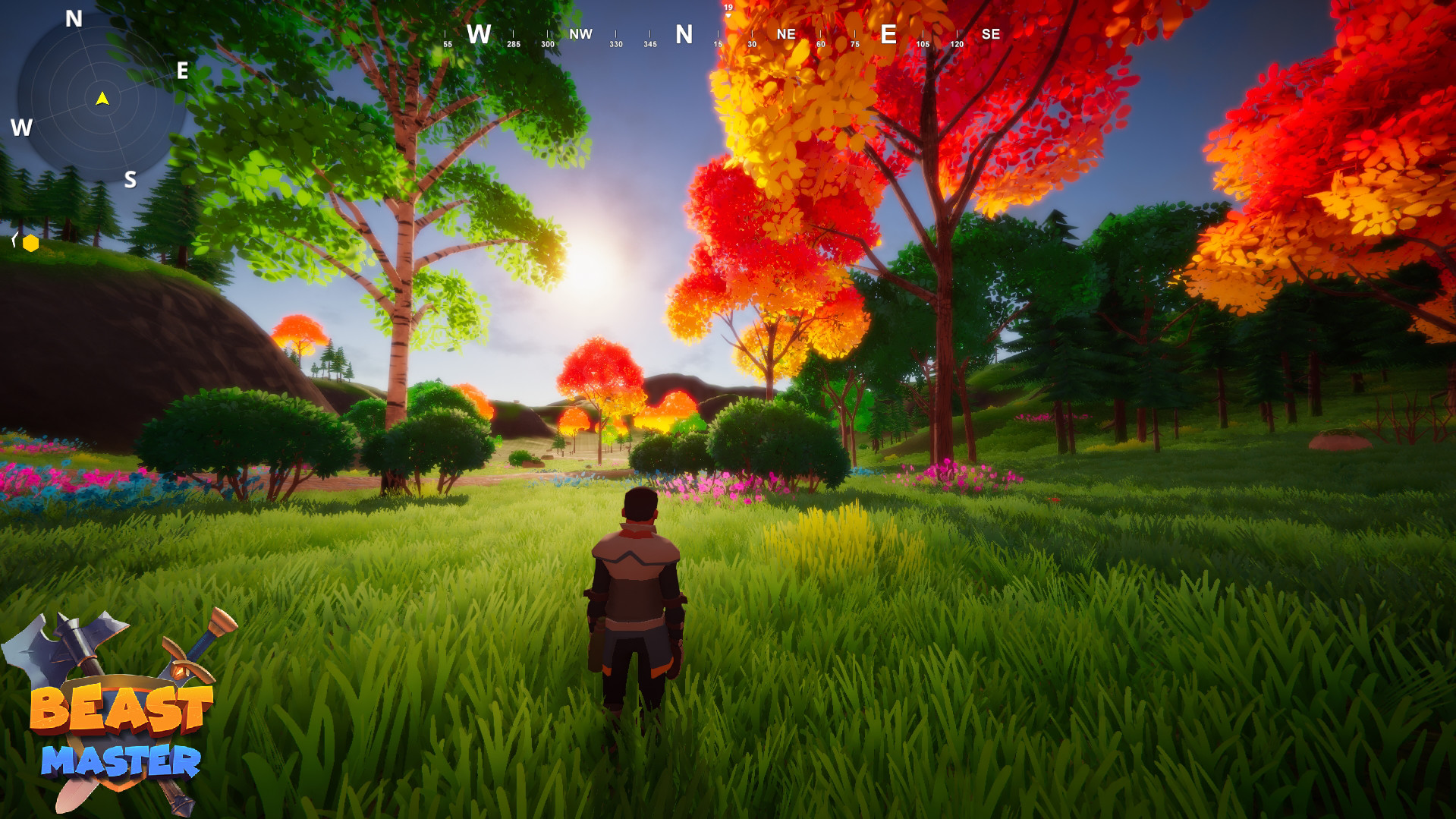Click the W label on the compass strip
This screenshot has width=1456, height=819.
click(x=479, y=34)
